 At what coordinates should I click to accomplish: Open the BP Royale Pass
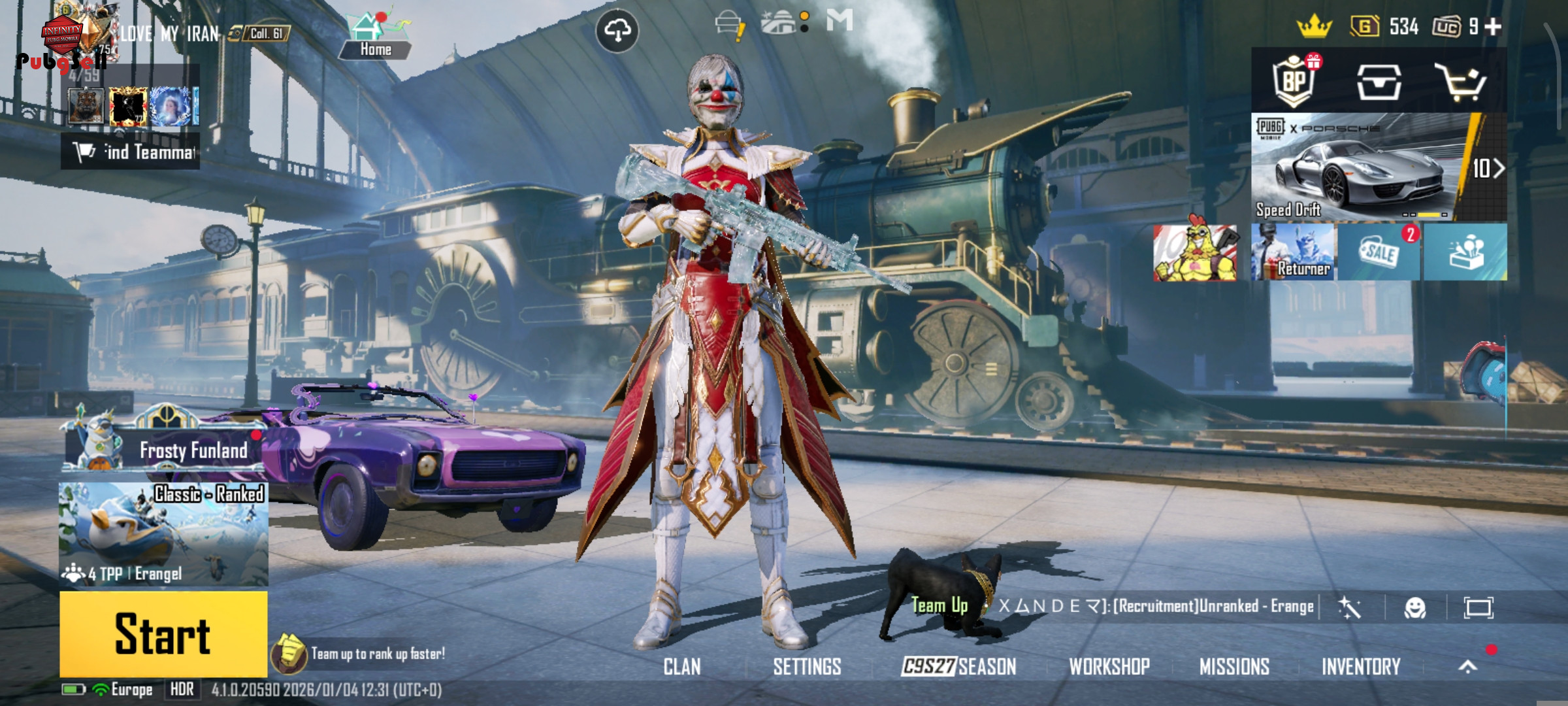click(x=1294, y=81)
